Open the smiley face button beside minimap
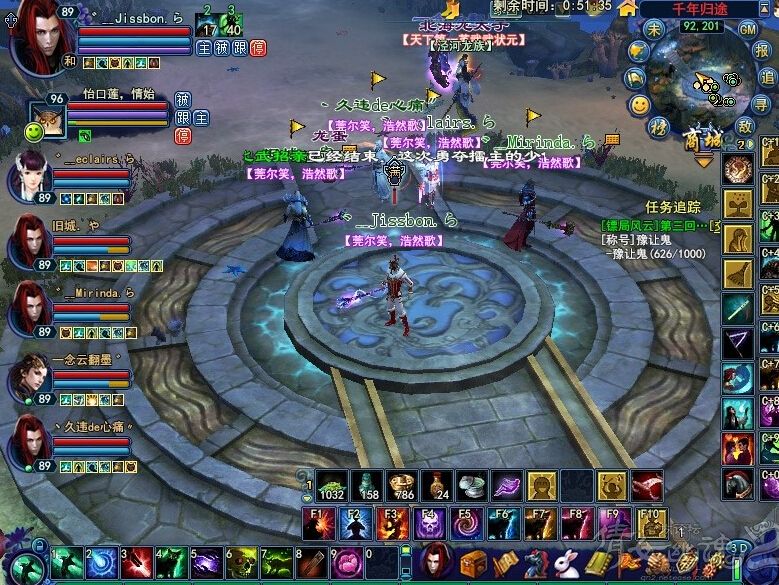Screen dimensions: 779x585 pos(640,104)
